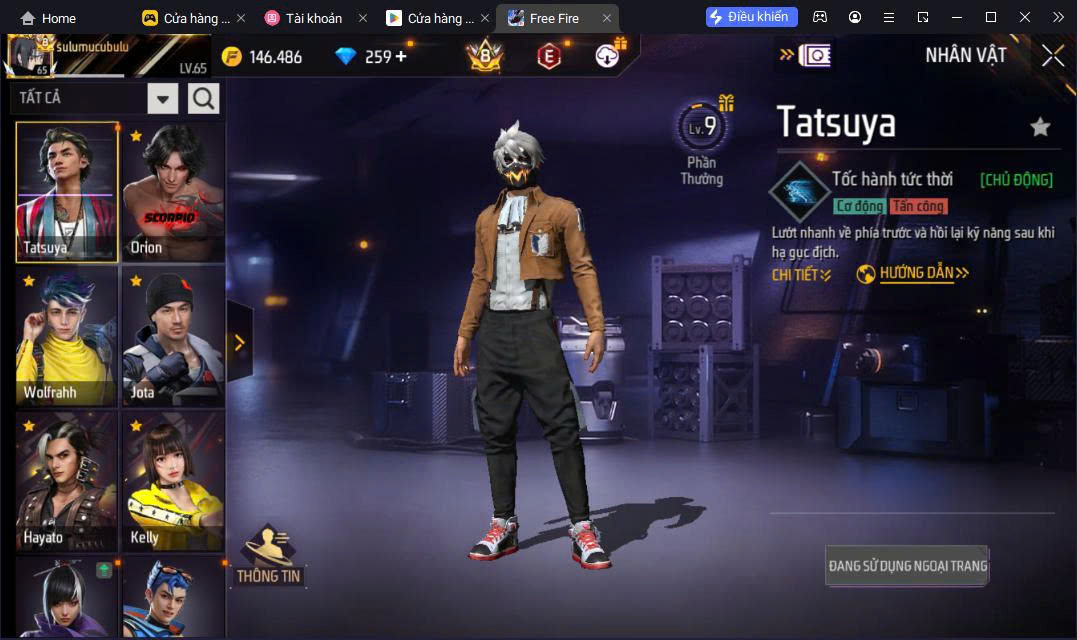The height and width of the screenshot is (640, 1077).
Task: Open the player profile avatar
Action: [x=30, y=57]
